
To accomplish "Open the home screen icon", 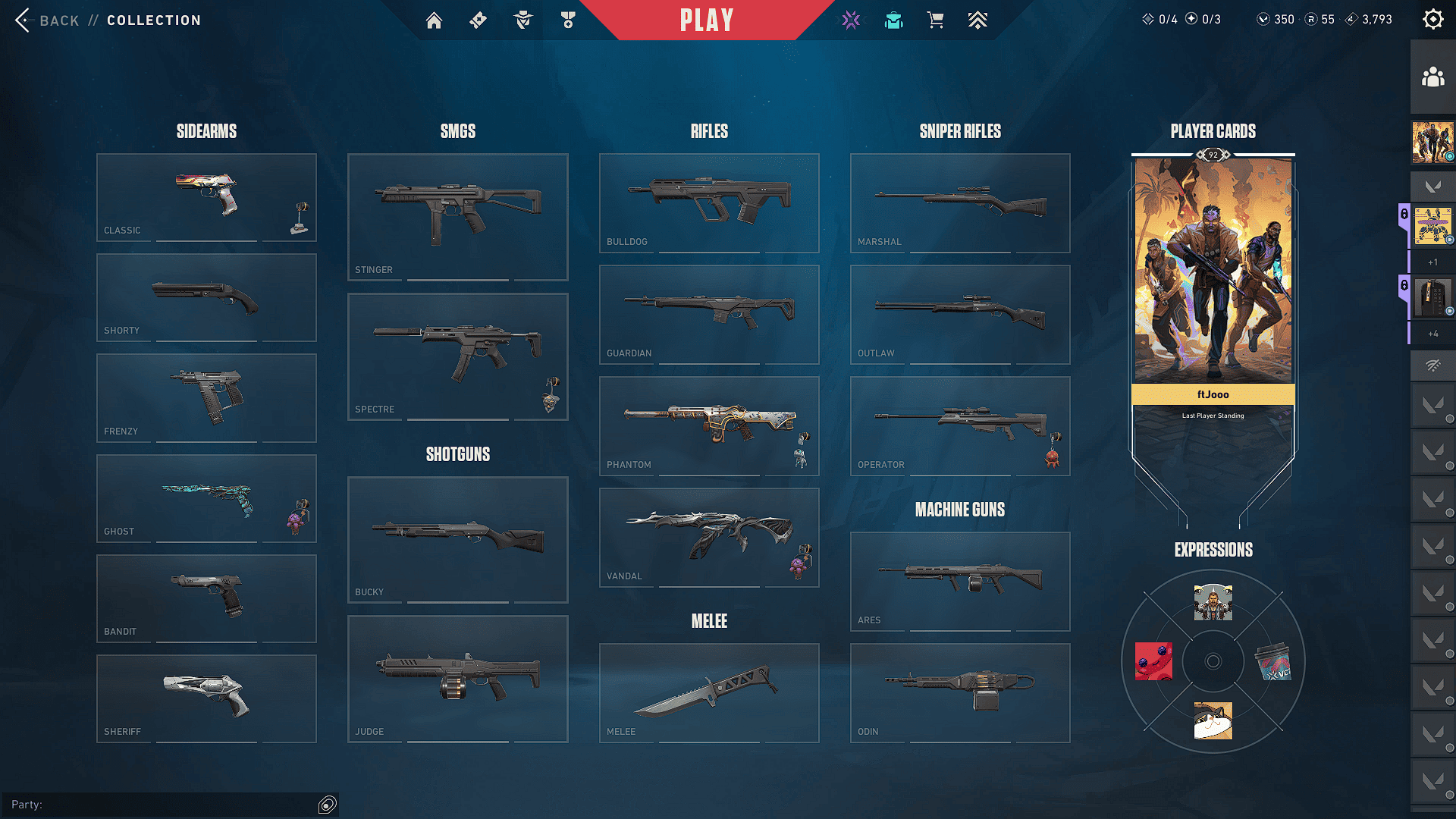I will tap(434, 20).
